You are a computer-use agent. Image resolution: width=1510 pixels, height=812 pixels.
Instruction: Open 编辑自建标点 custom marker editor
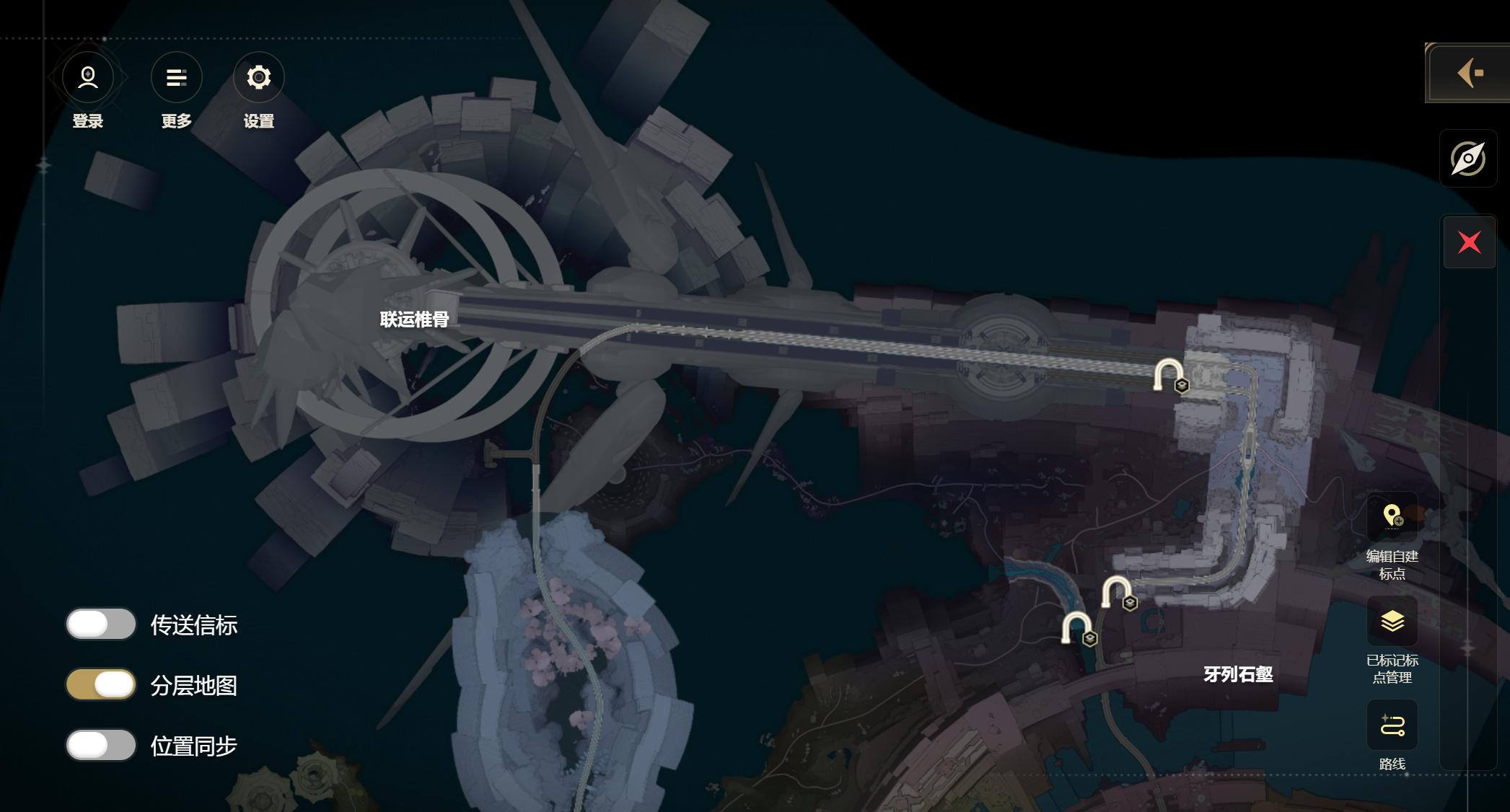coord(1392,517)
